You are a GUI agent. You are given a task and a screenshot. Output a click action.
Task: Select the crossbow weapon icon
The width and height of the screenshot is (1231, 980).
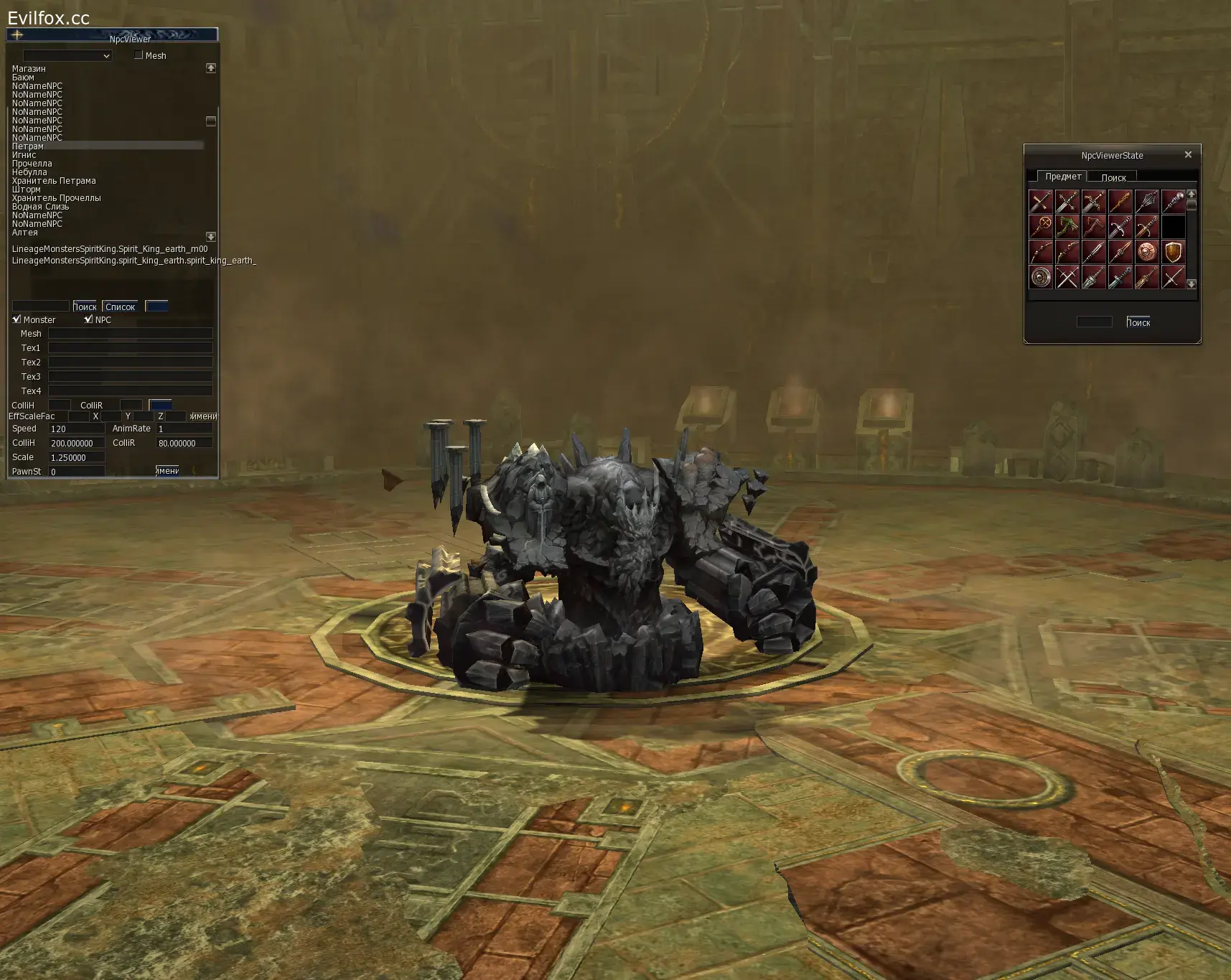click(x=1094, y=226)
